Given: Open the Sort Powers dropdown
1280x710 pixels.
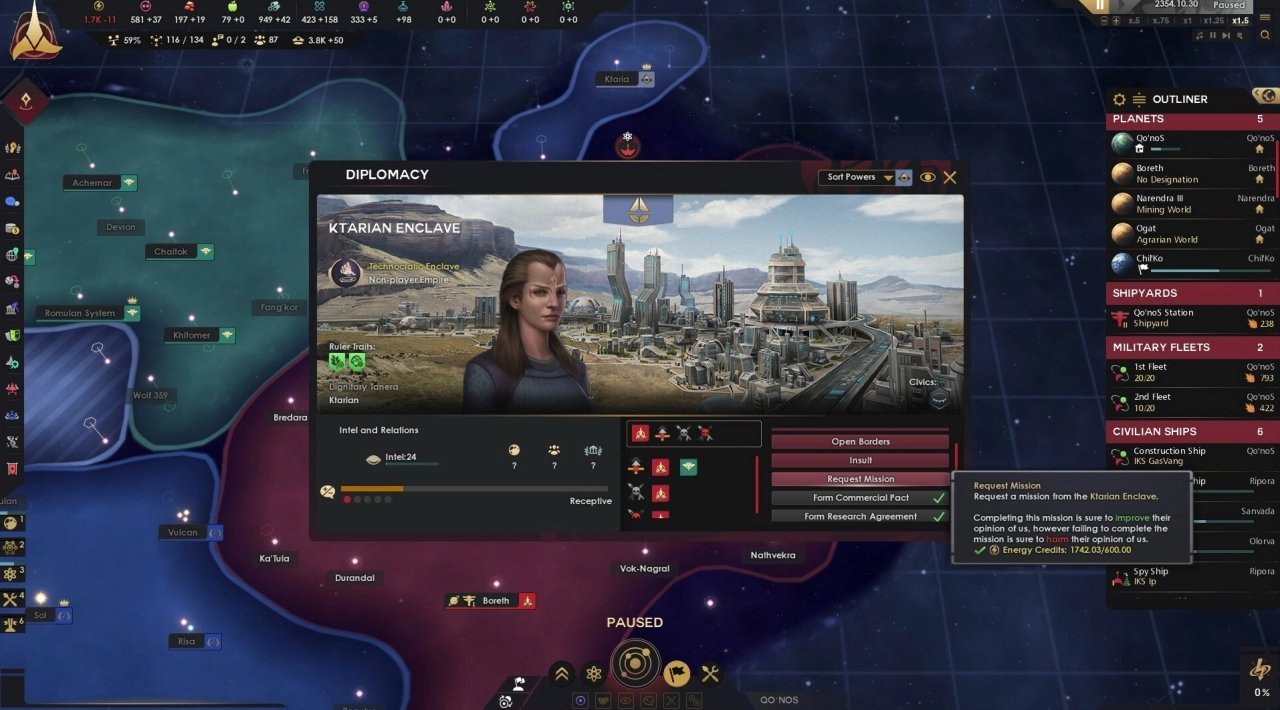Looking at the screenshot, I should tap(859, 177).
